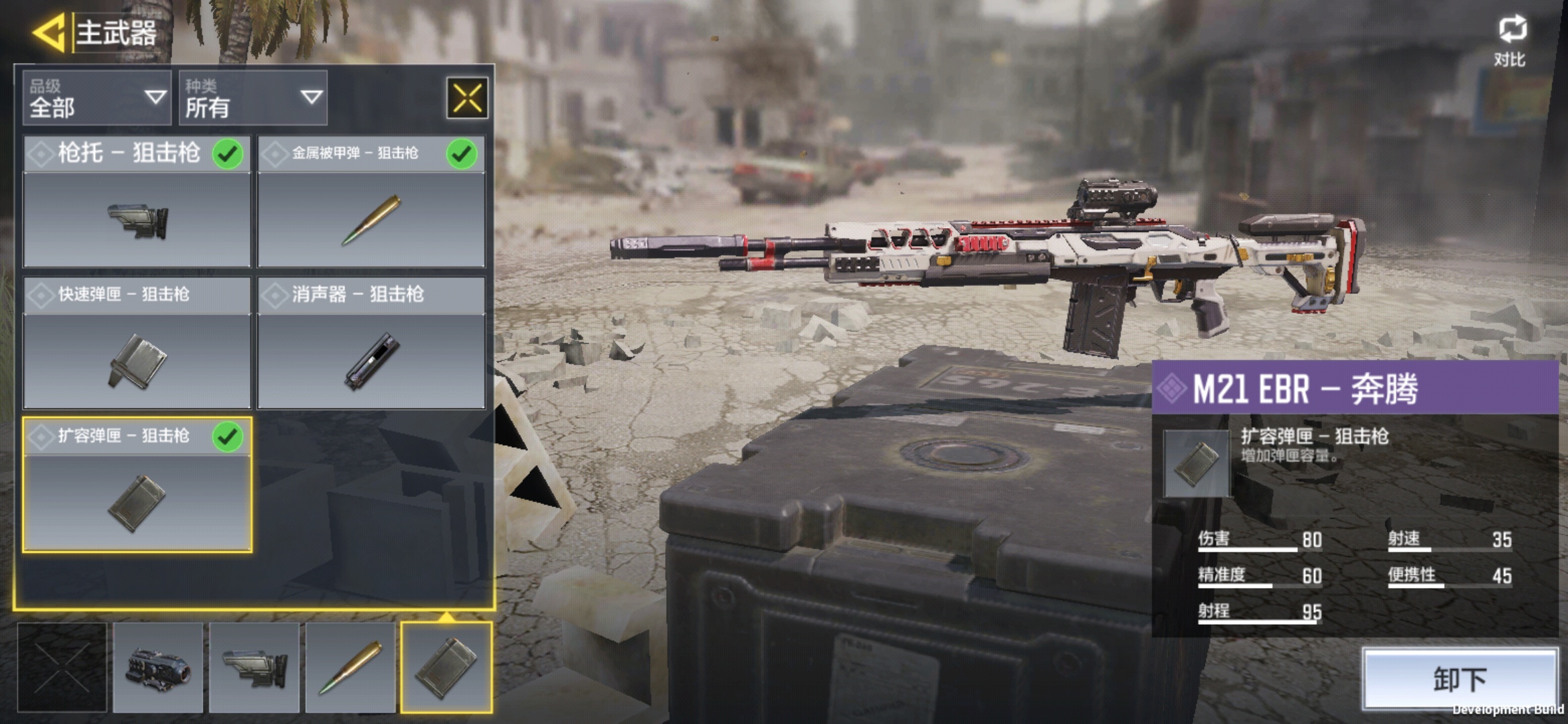Pick the 消声器 suppressor attachment
This screenshot has width=1568, height=724.
[371, 343]
